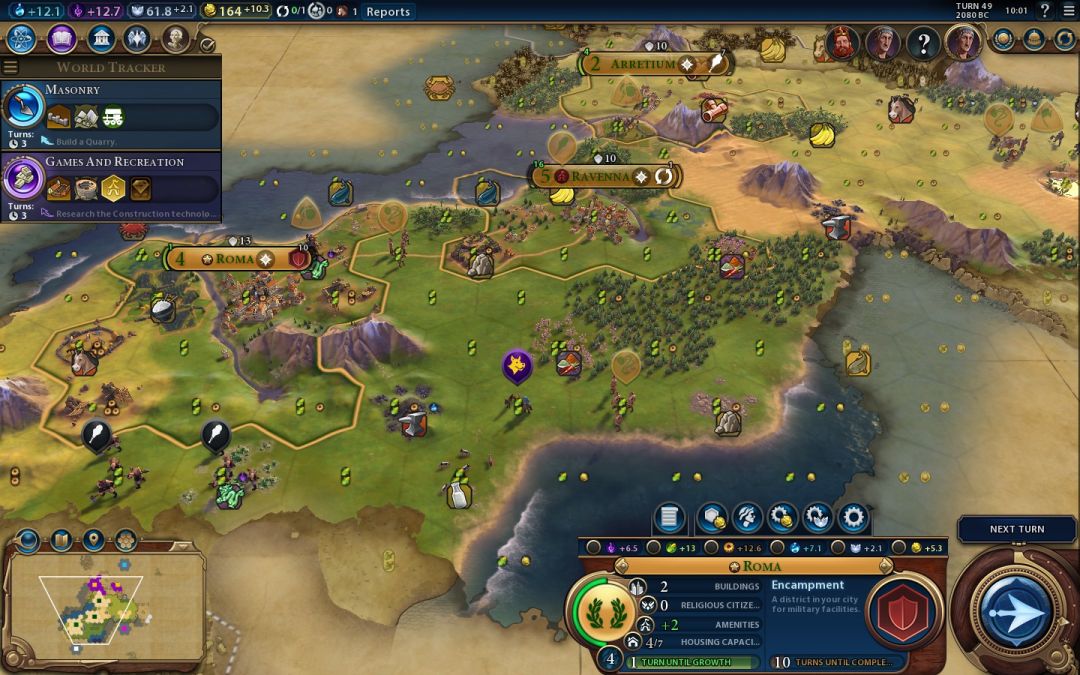Open map pins with the pin icon
Screen dimensions: 1080x675
click(x=93, y=540)
